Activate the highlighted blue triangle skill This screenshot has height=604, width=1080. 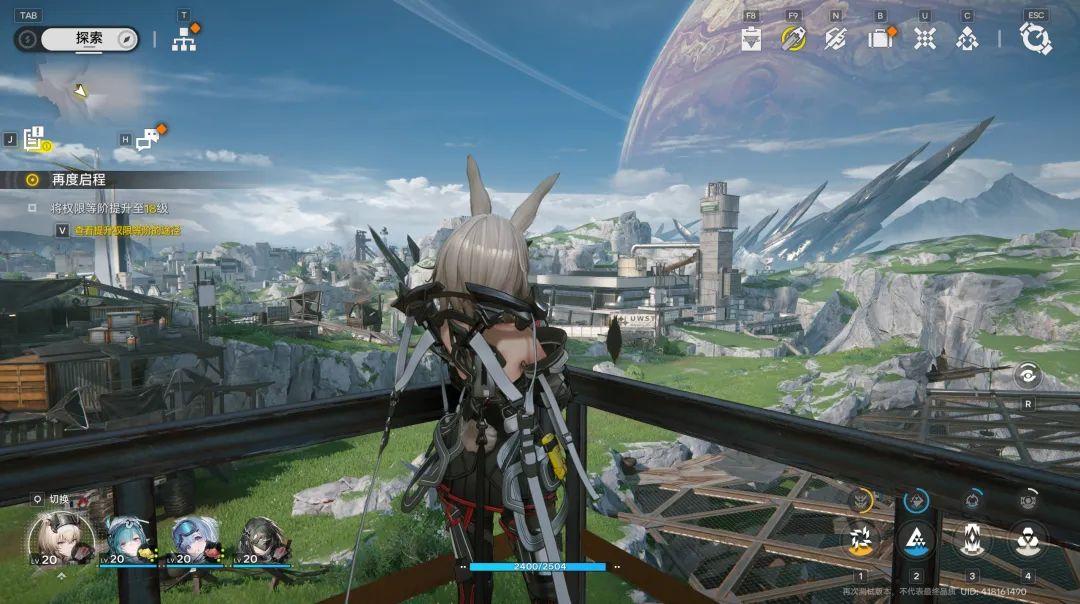(916, 540)
